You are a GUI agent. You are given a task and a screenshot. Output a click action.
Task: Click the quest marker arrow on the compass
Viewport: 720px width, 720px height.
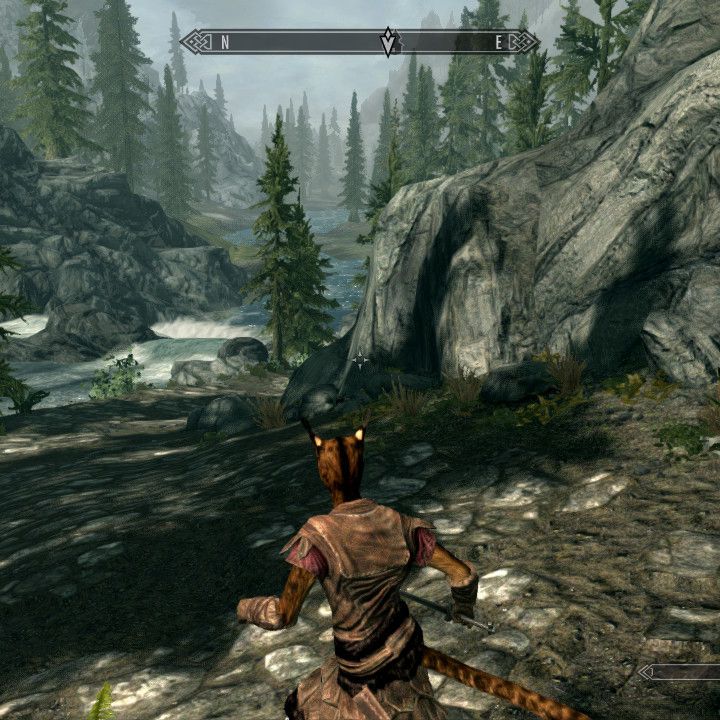tap(388, 42)
